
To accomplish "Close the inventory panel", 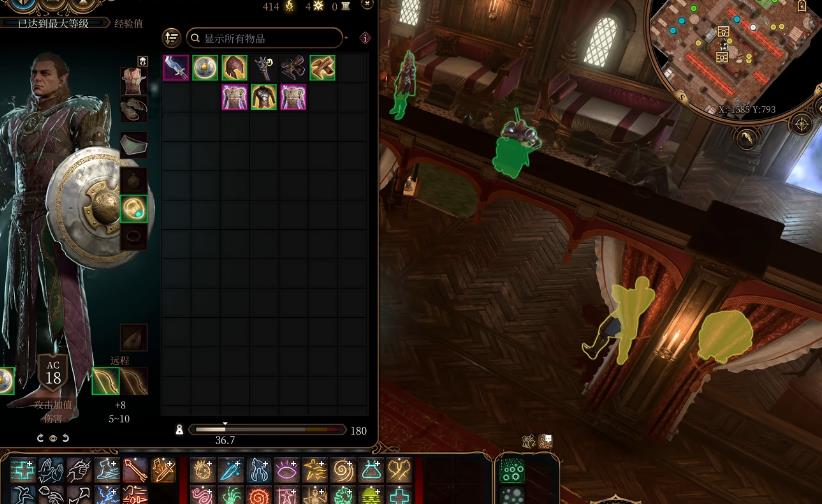I will pyautogui.click(x=367, y=5).
